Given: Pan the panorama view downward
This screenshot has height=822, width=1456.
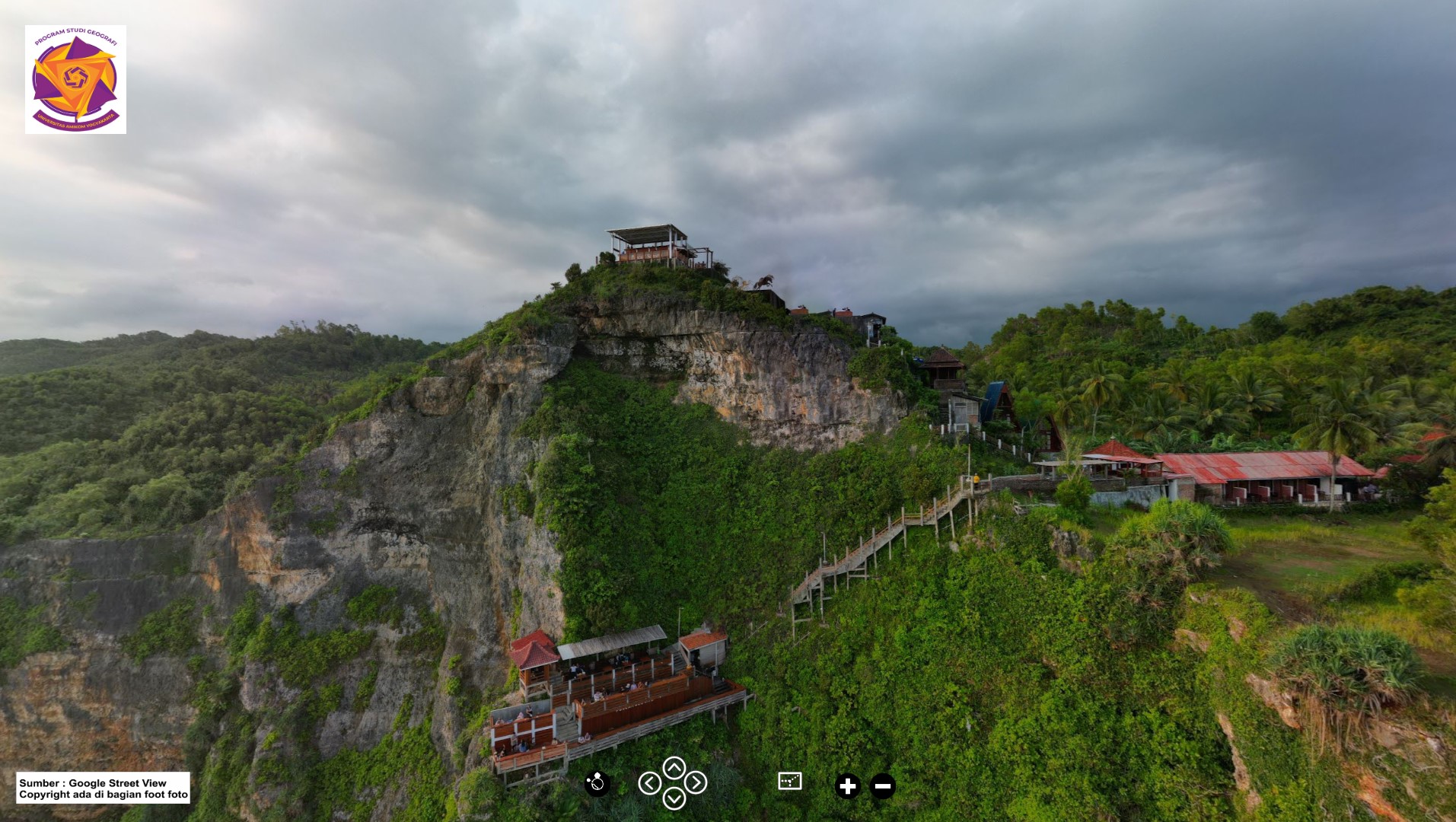Looking at the screenshot, I should pyautogui.click(x=674, y=798).
